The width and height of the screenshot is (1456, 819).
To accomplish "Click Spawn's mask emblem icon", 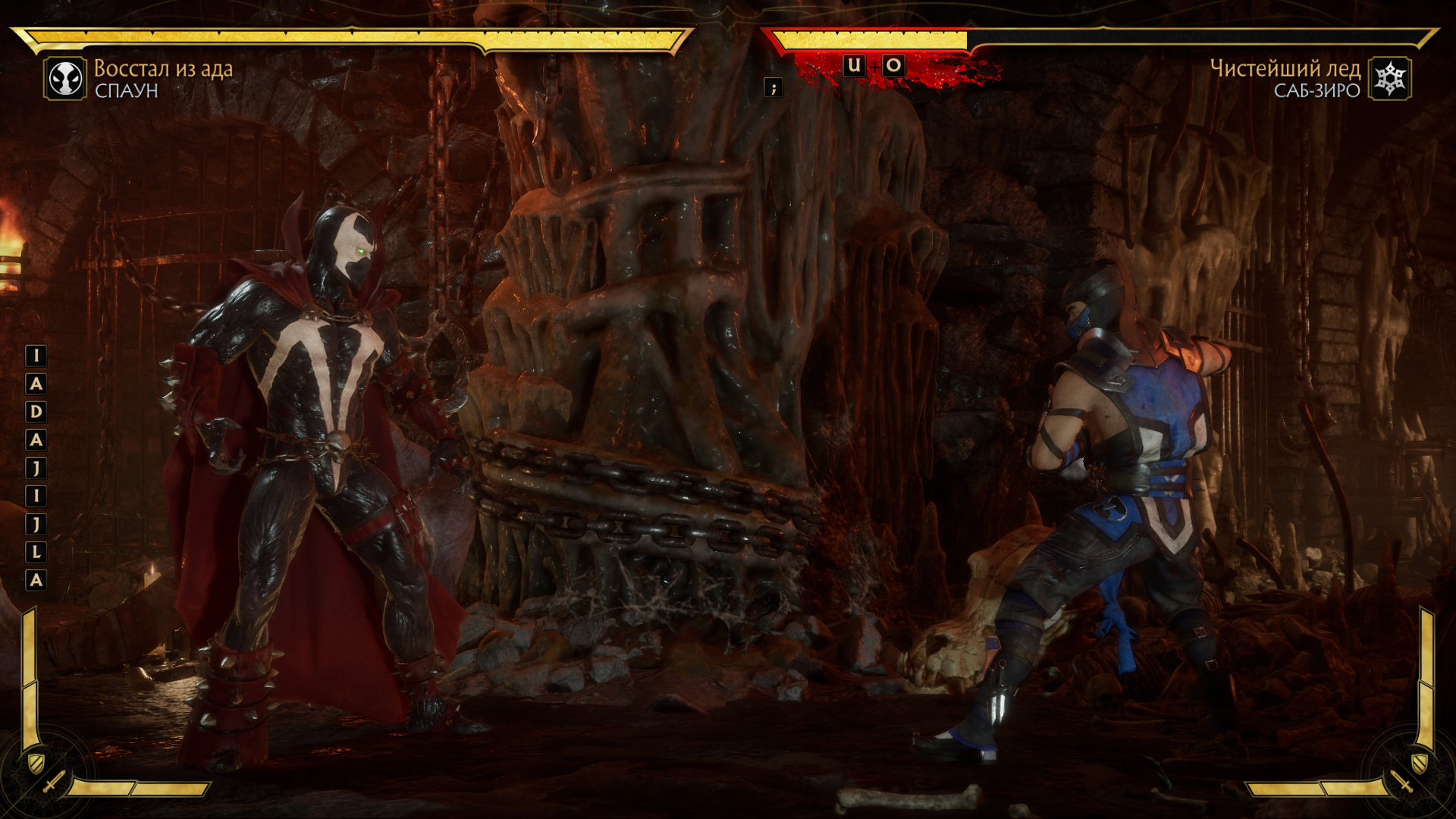I will coord(65,79).
